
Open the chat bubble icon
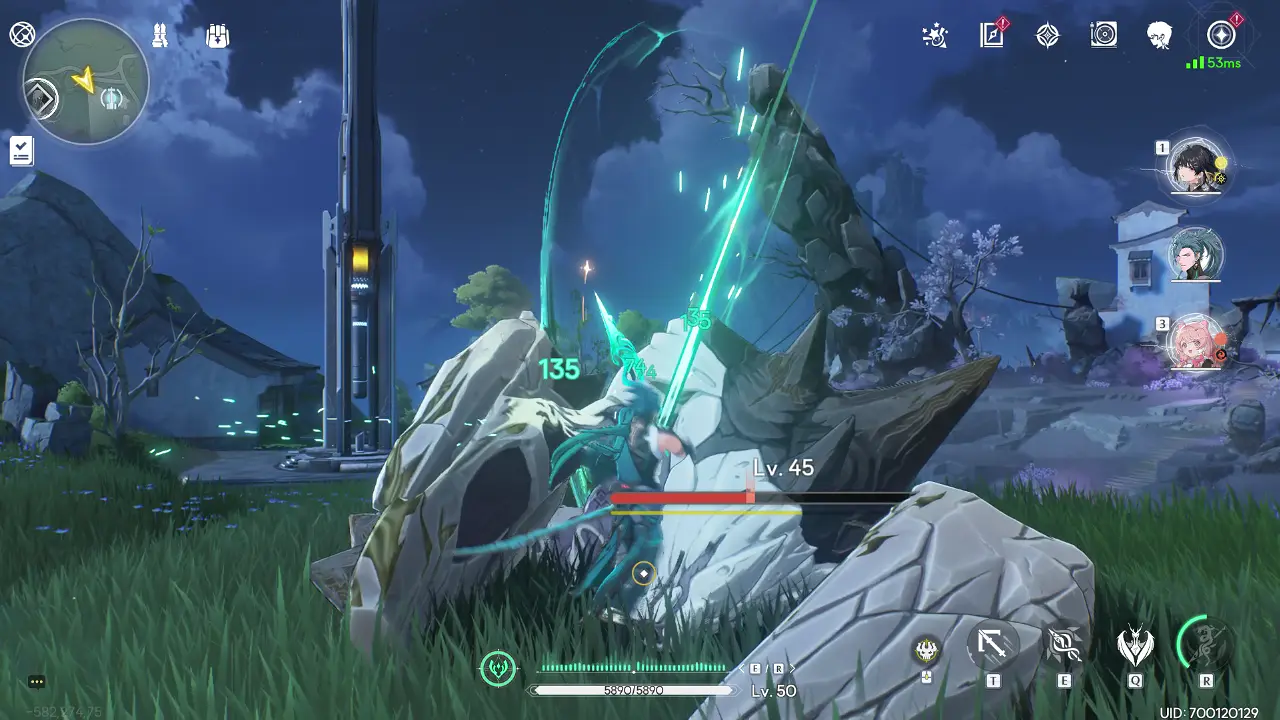[x=37, y=682]
